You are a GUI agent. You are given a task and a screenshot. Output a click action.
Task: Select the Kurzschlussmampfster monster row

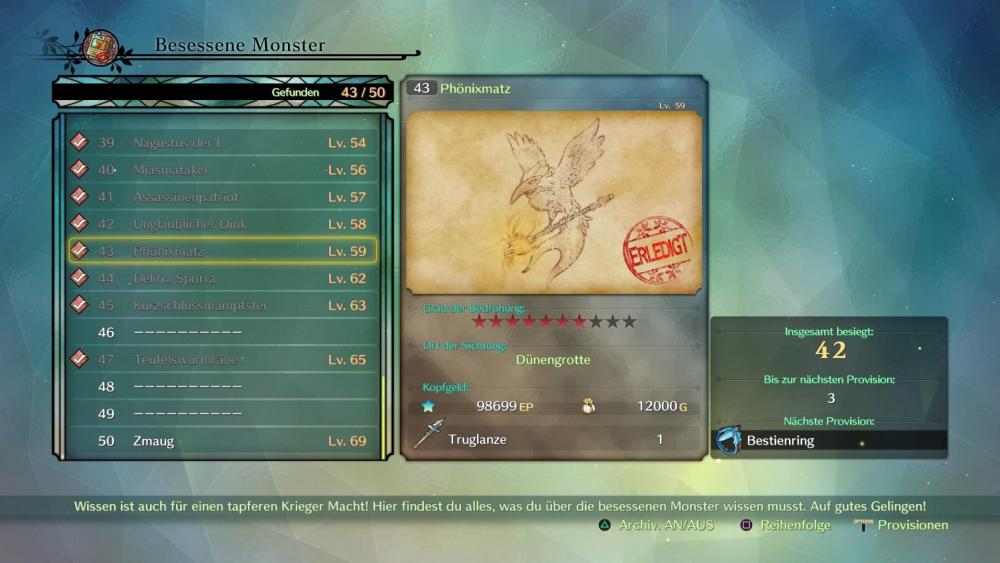point(222,305)
